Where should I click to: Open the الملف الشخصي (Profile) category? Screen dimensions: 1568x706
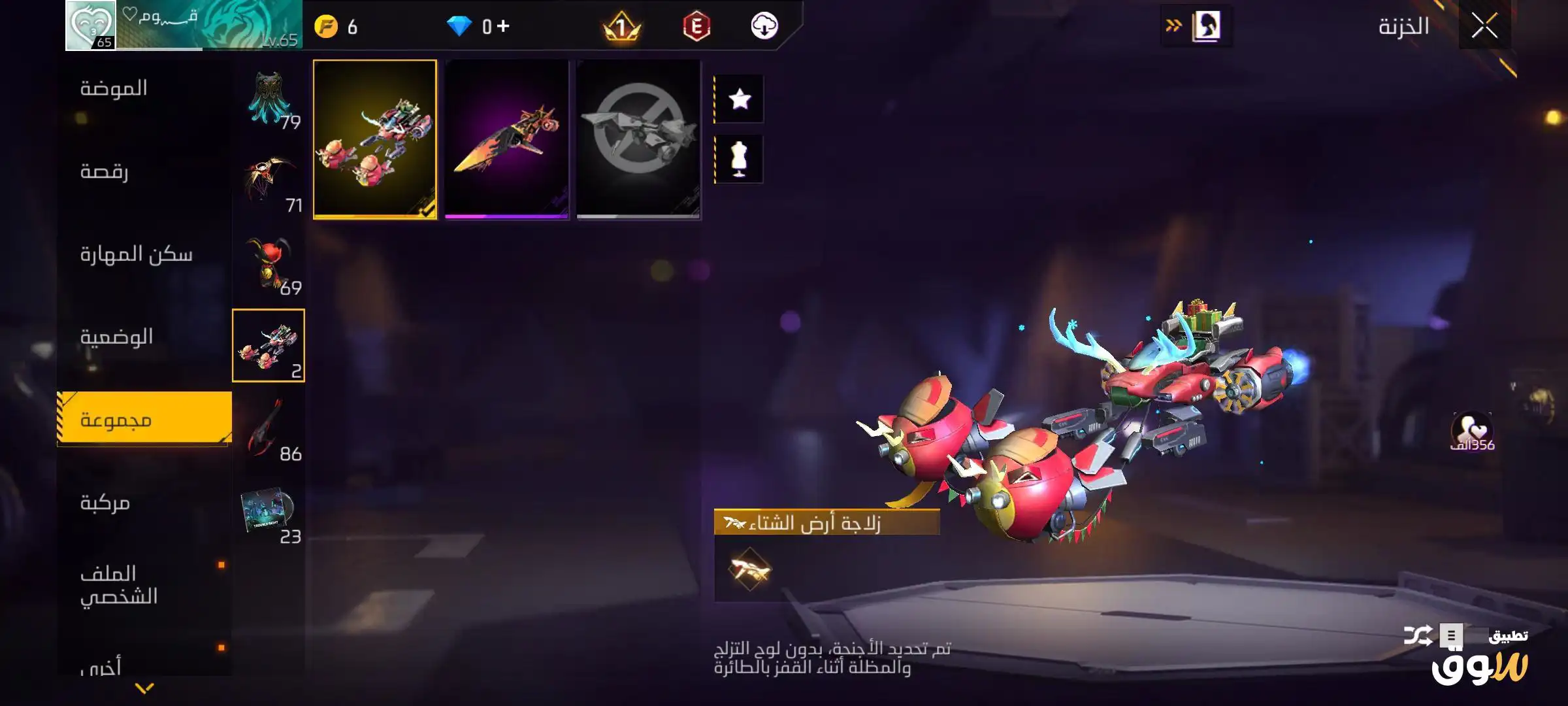coord(119,585)
